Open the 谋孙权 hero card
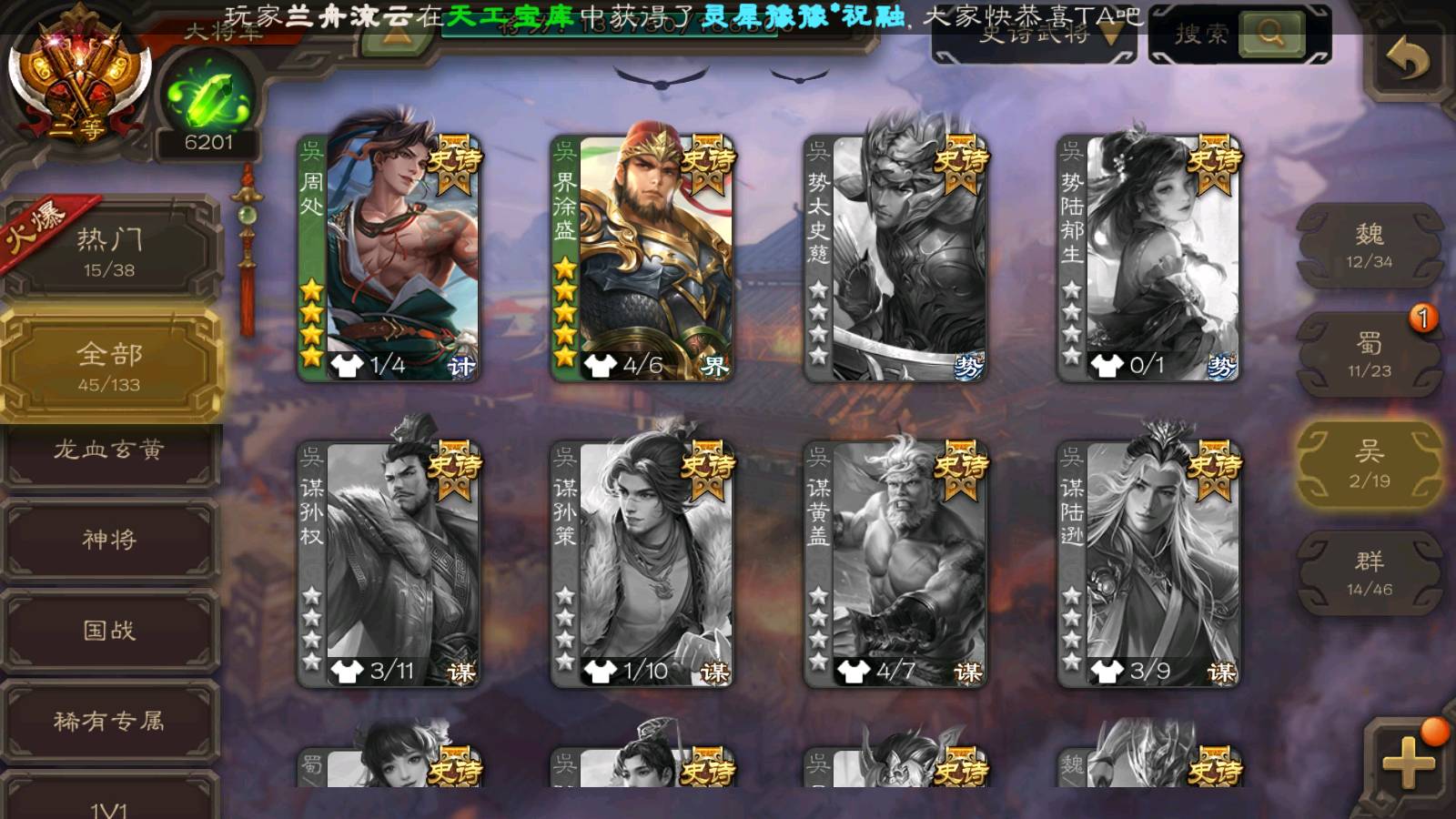The width and height of the screenshot is (1456, 819). click(389, 564)
